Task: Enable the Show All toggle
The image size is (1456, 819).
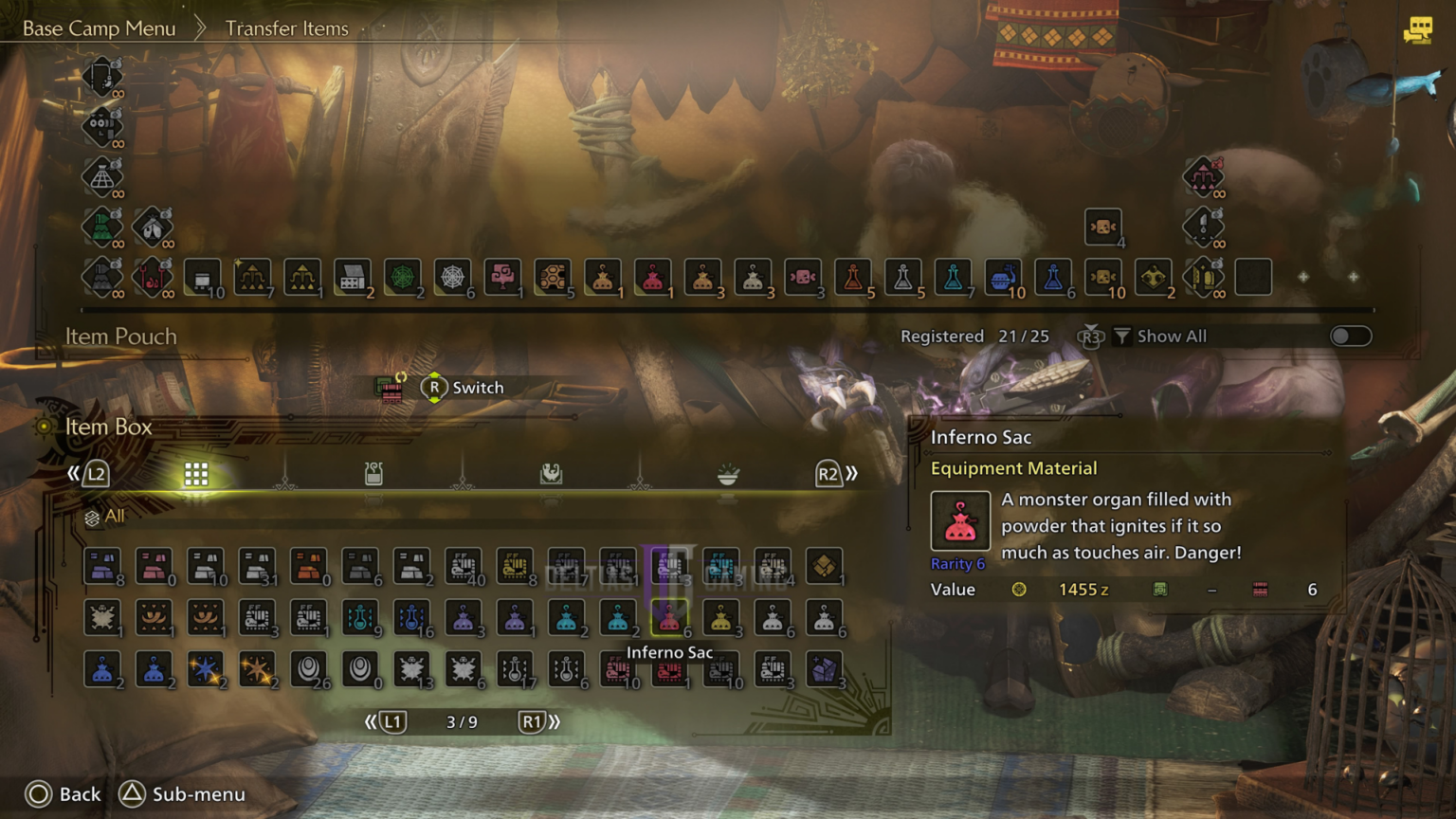Action: [x=1350, y=336]
